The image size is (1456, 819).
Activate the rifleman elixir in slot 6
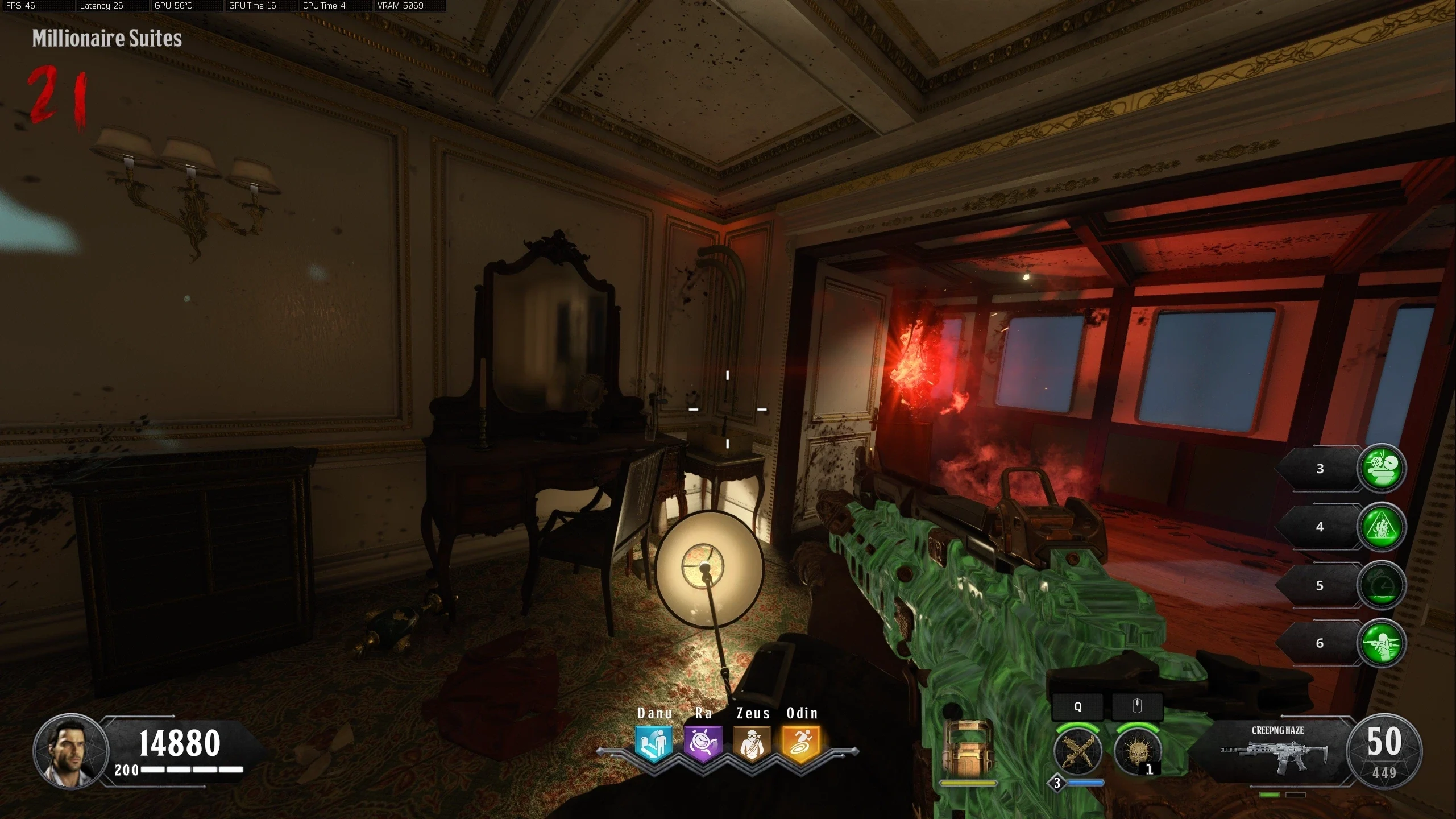click(1382, 643)
